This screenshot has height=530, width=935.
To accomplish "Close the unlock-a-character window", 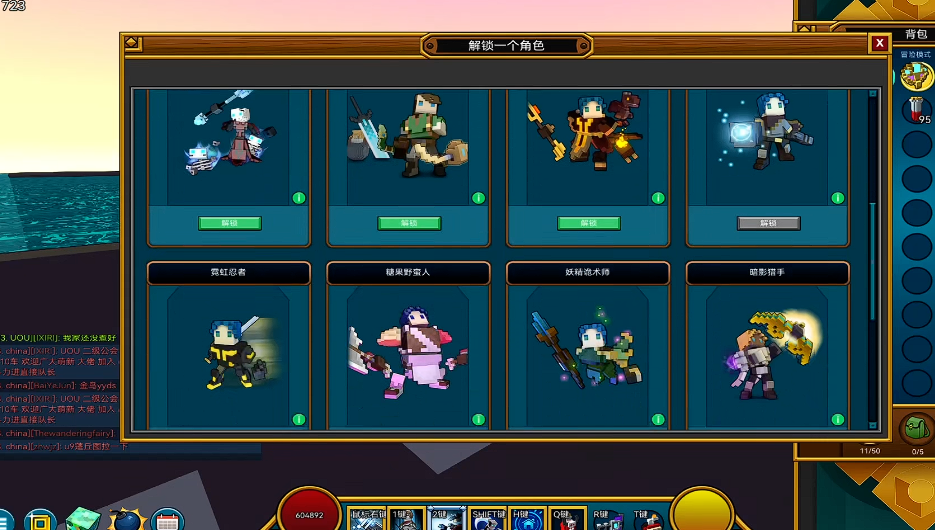I will tap(879, 43).
